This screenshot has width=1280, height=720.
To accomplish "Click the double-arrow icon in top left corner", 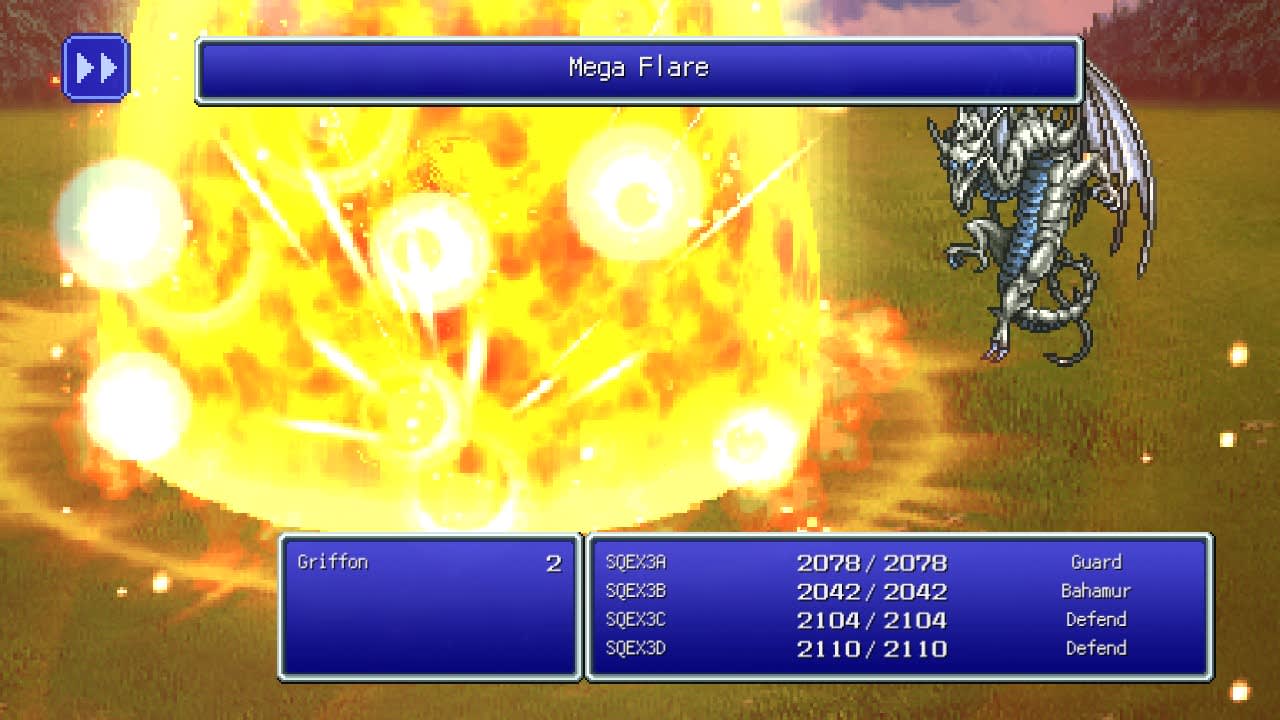I will click(x=95, y=67).
